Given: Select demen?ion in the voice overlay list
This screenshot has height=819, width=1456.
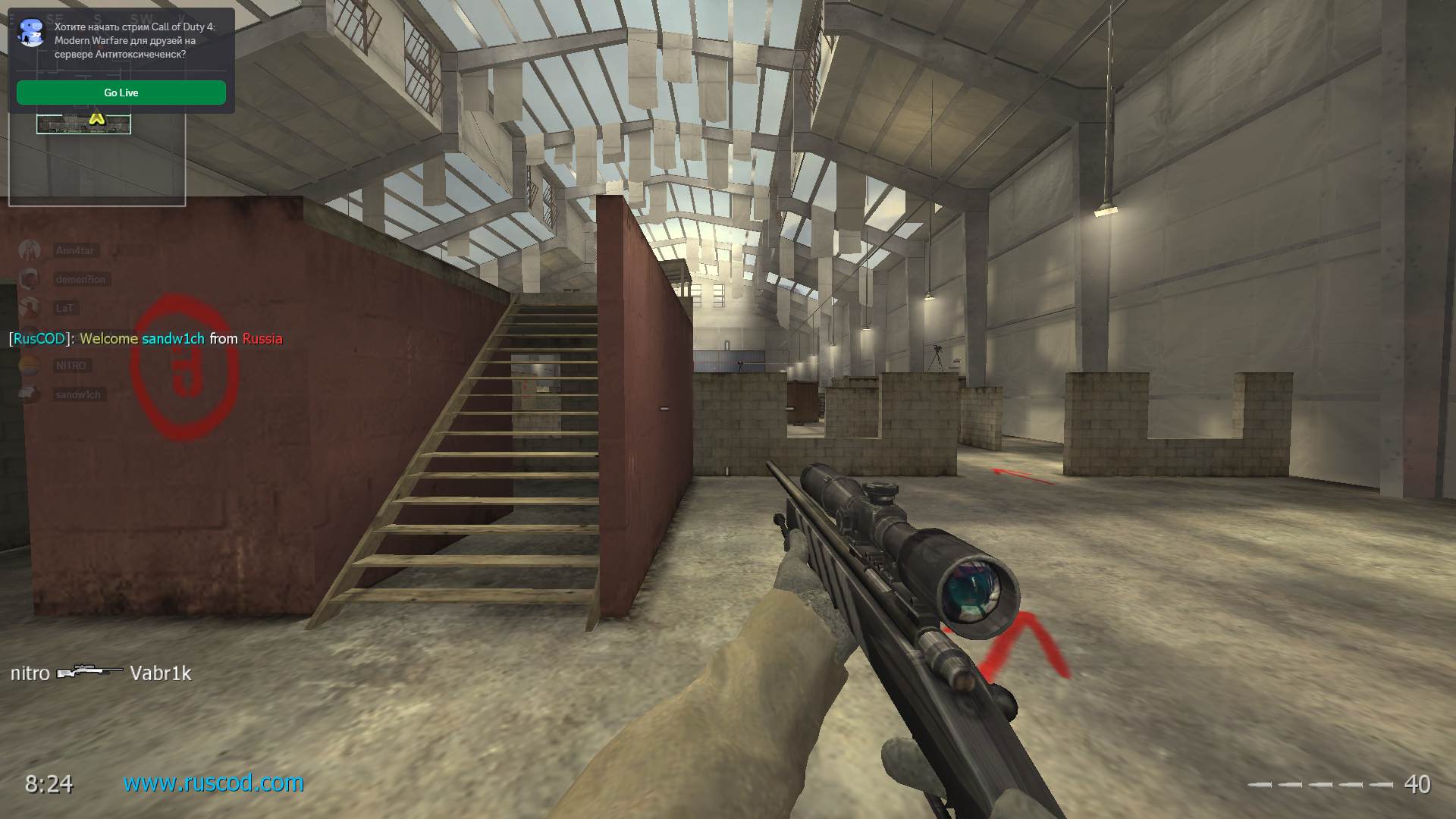Looking at the screenshot, I should [x=80, y=279].
